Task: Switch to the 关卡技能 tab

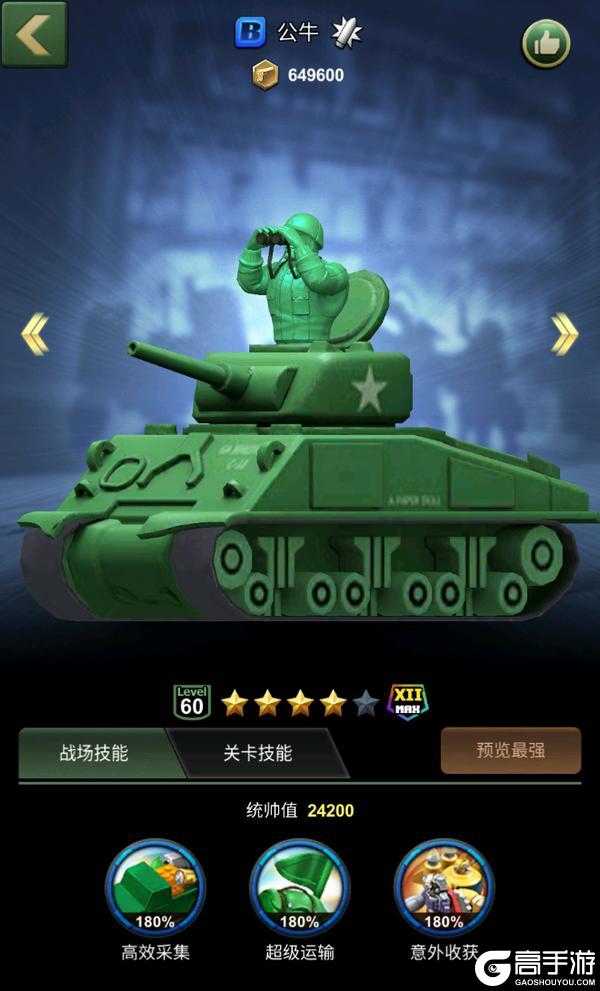Action: [x=257, y=753]
